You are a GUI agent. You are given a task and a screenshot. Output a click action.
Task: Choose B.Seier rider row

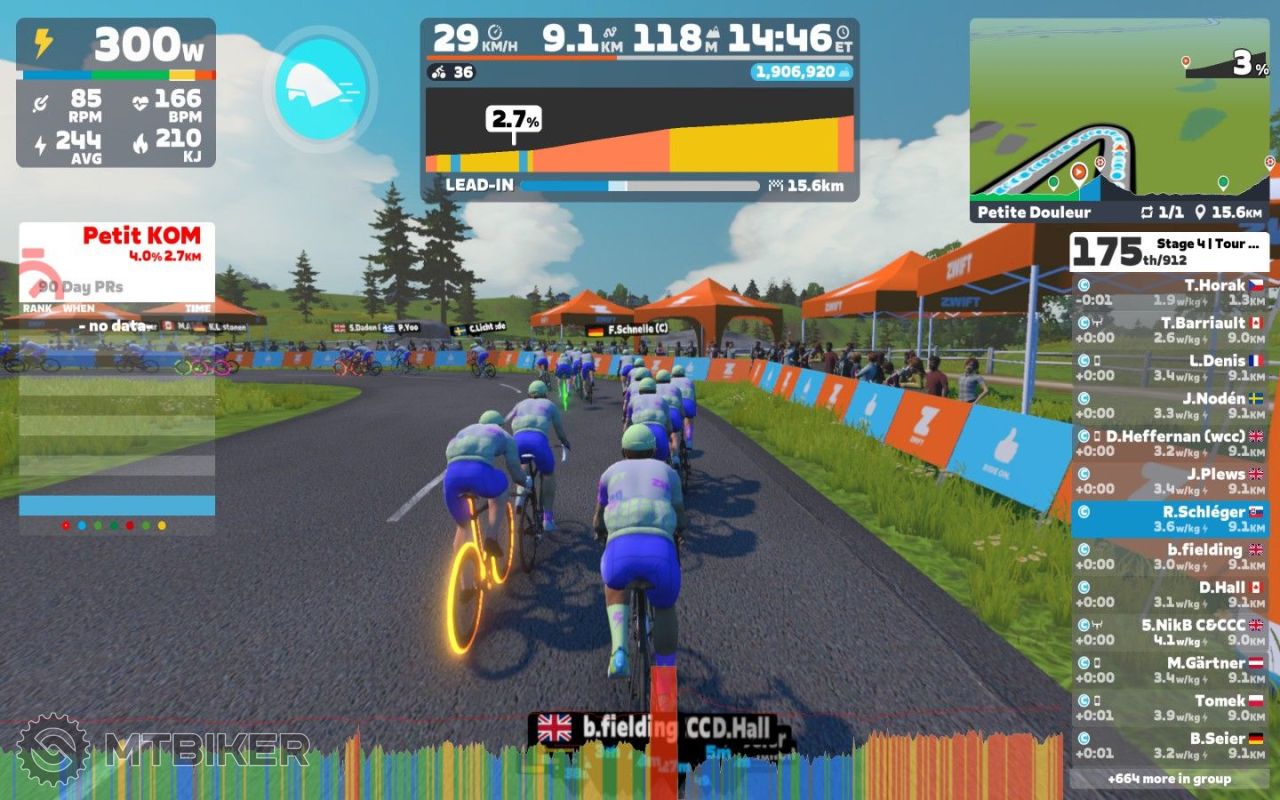[x=1169, y=745]
